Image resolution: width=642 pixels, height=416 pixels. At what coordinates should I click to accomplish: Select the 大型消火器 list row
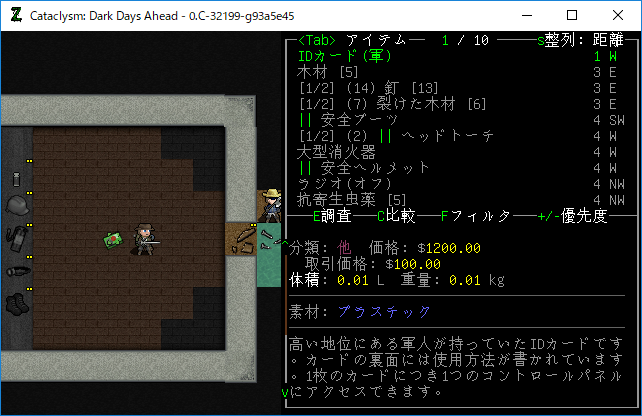coord(336,152)
